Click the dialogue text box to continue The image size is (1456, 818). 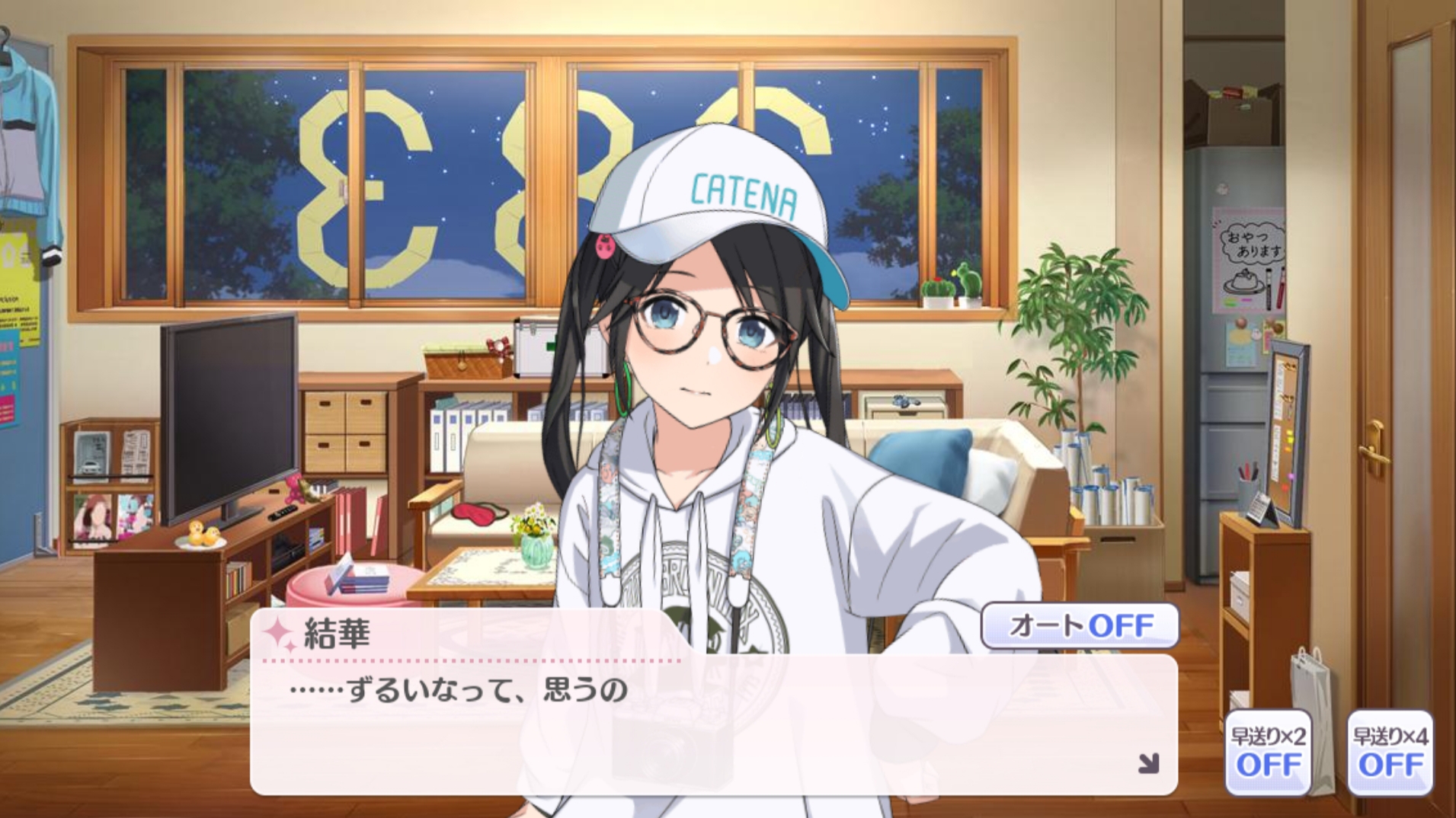pyautogui.click(x=712, y=724)
